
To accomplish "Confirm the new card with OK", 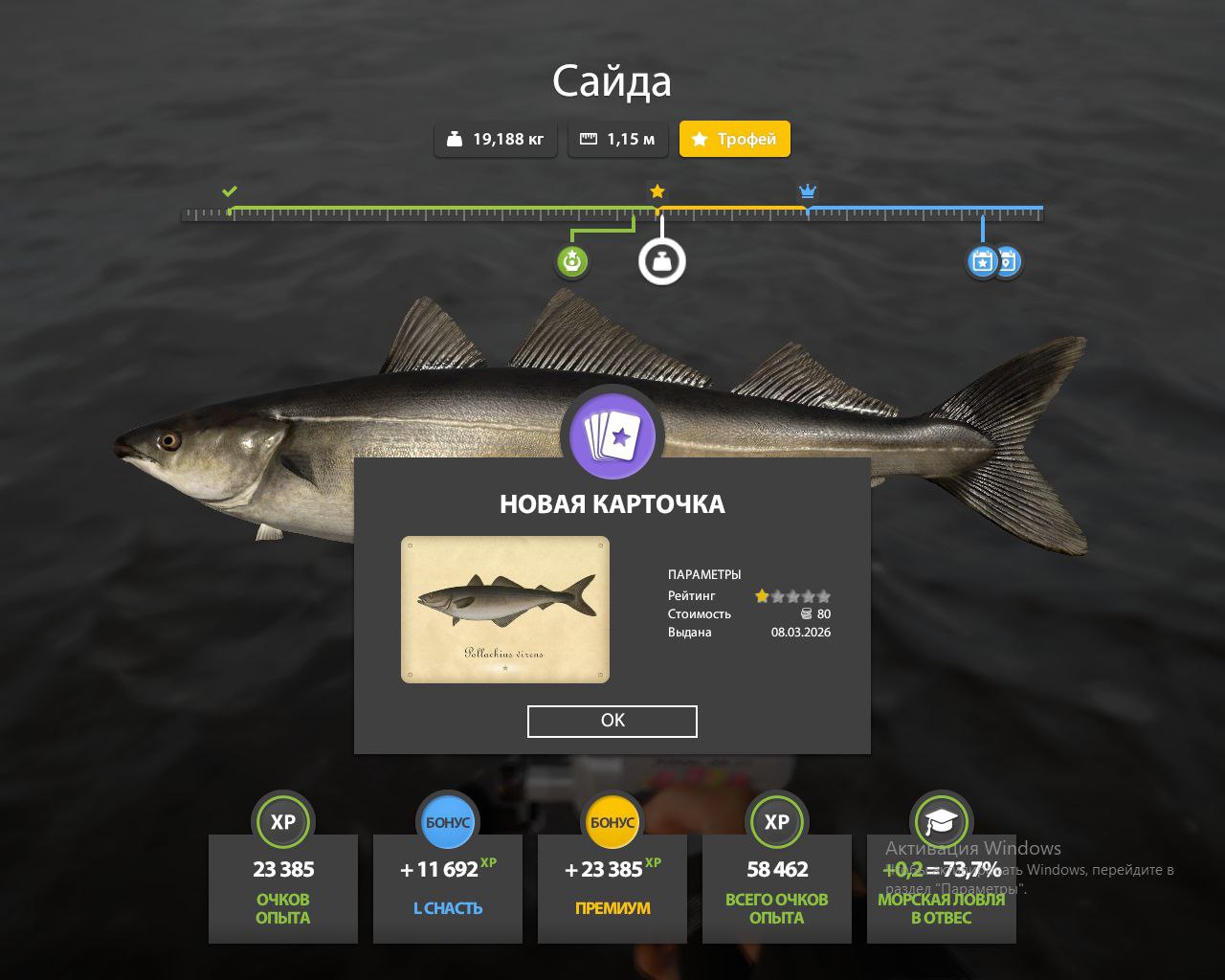I will click(612, 721).
